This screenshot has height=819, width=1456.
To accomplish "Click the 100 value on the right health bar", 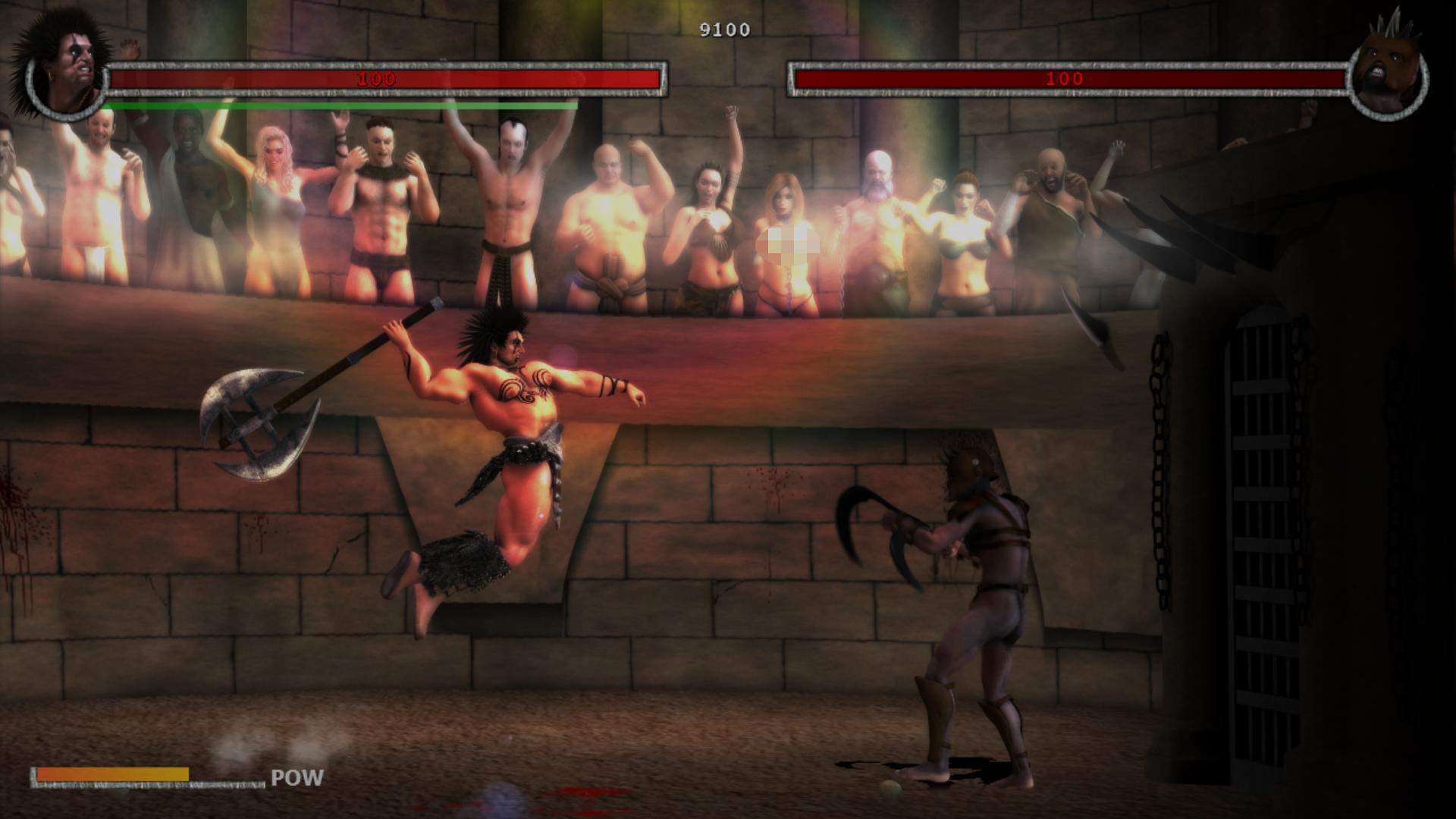I will (1065, 77).
